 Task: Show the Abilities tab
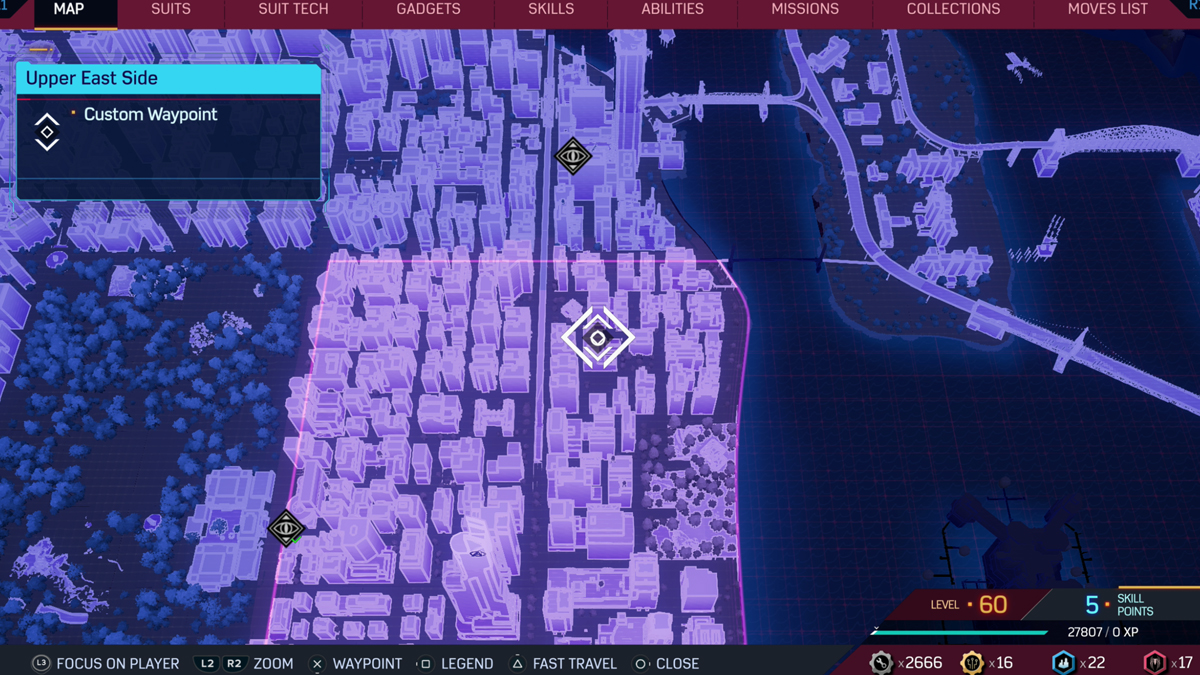pos(672,10)
